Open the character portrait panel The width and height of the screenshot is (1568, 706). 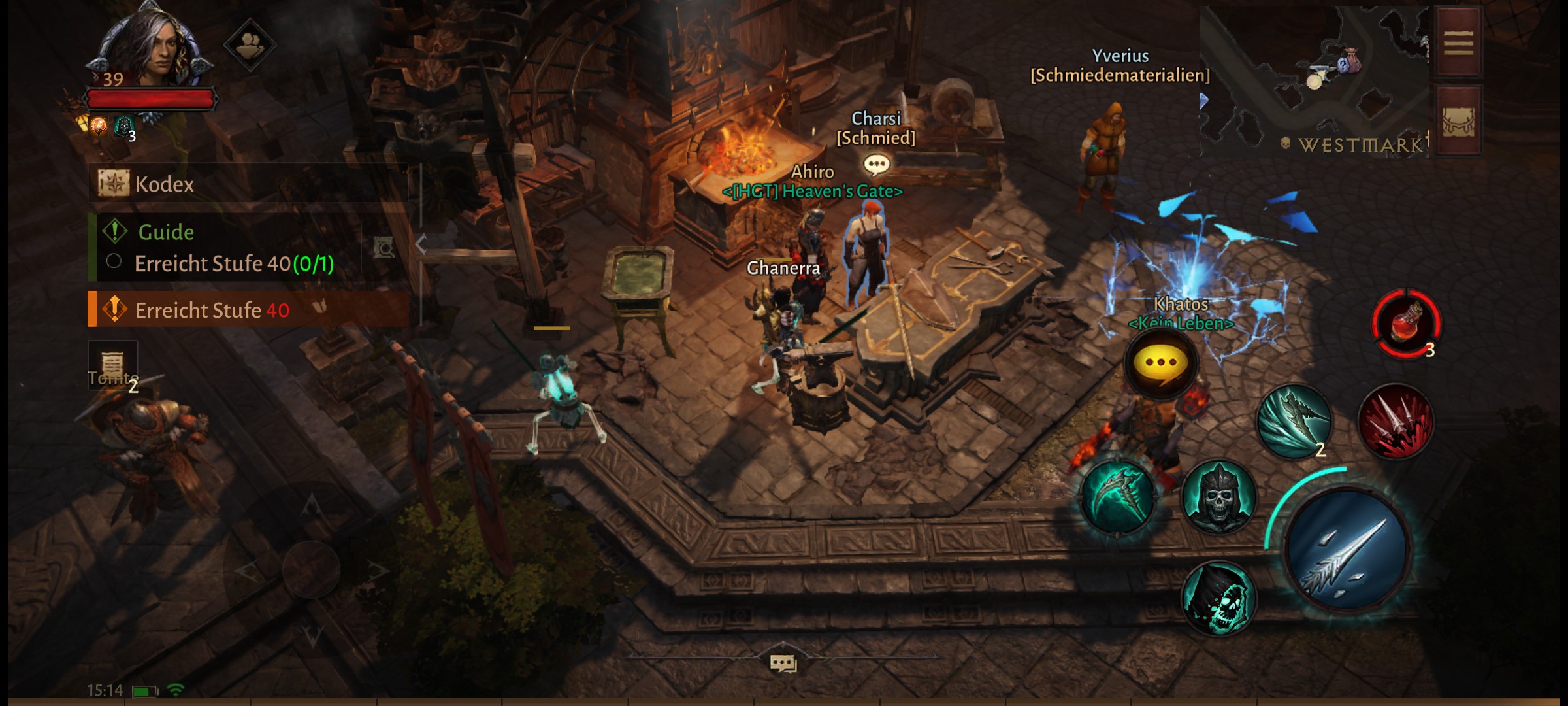(x=152, y=49)
